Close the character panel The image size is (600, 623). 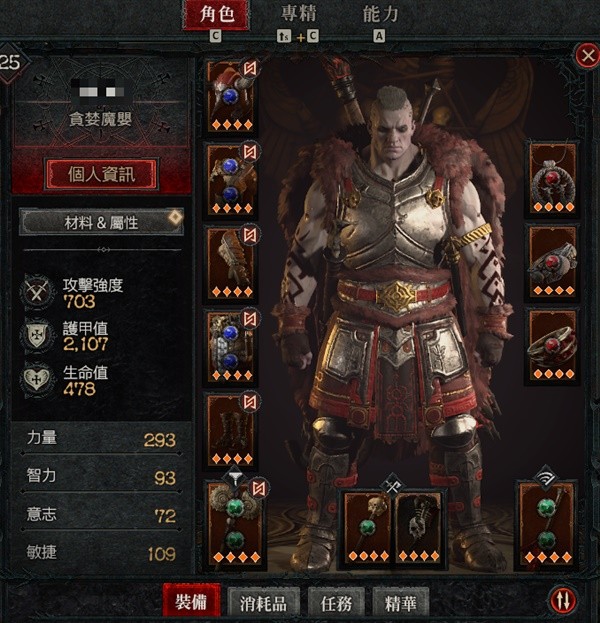[587, 56]
